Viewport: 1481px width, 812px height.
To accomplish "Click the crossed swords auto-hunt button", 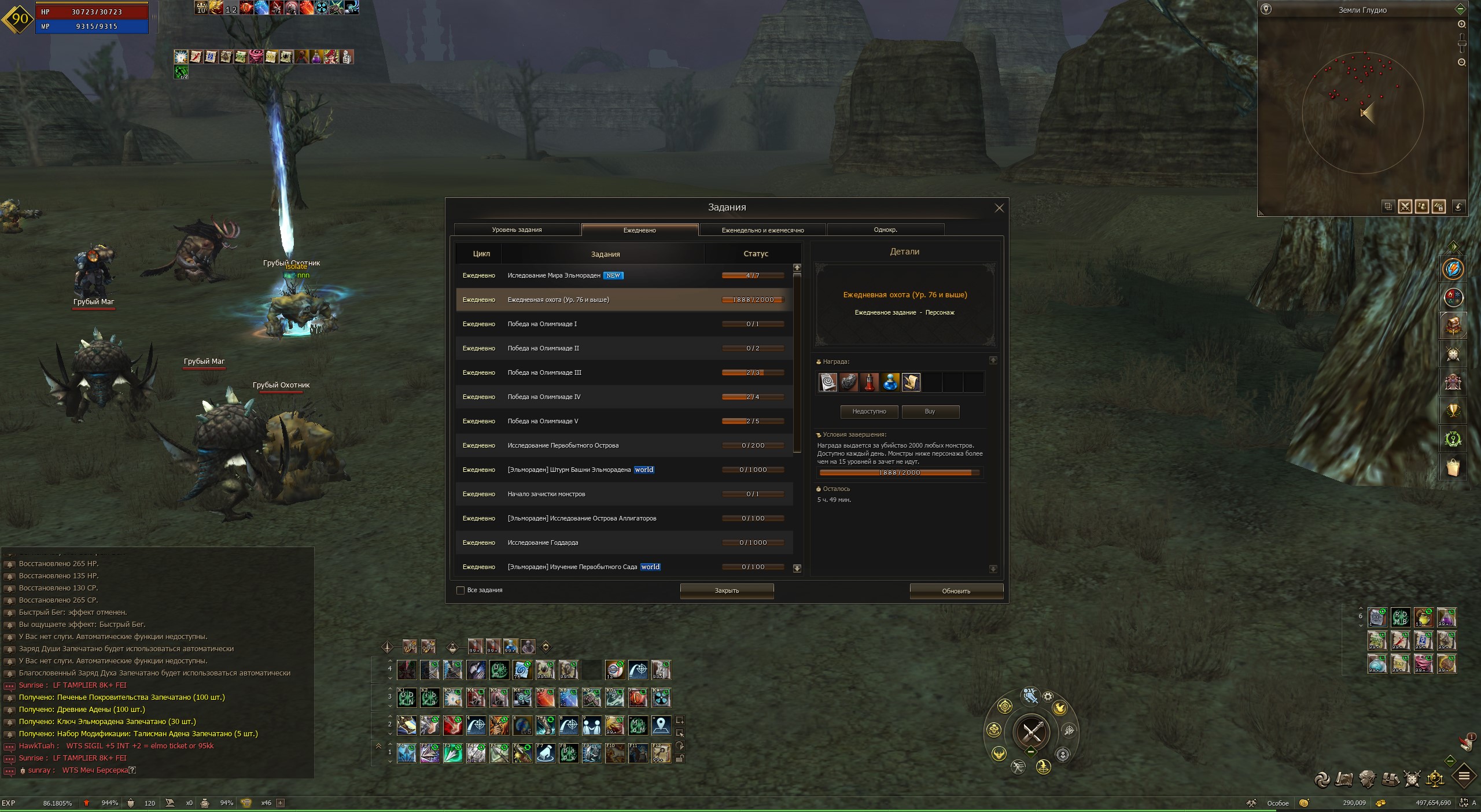I will pos(1031,732).
